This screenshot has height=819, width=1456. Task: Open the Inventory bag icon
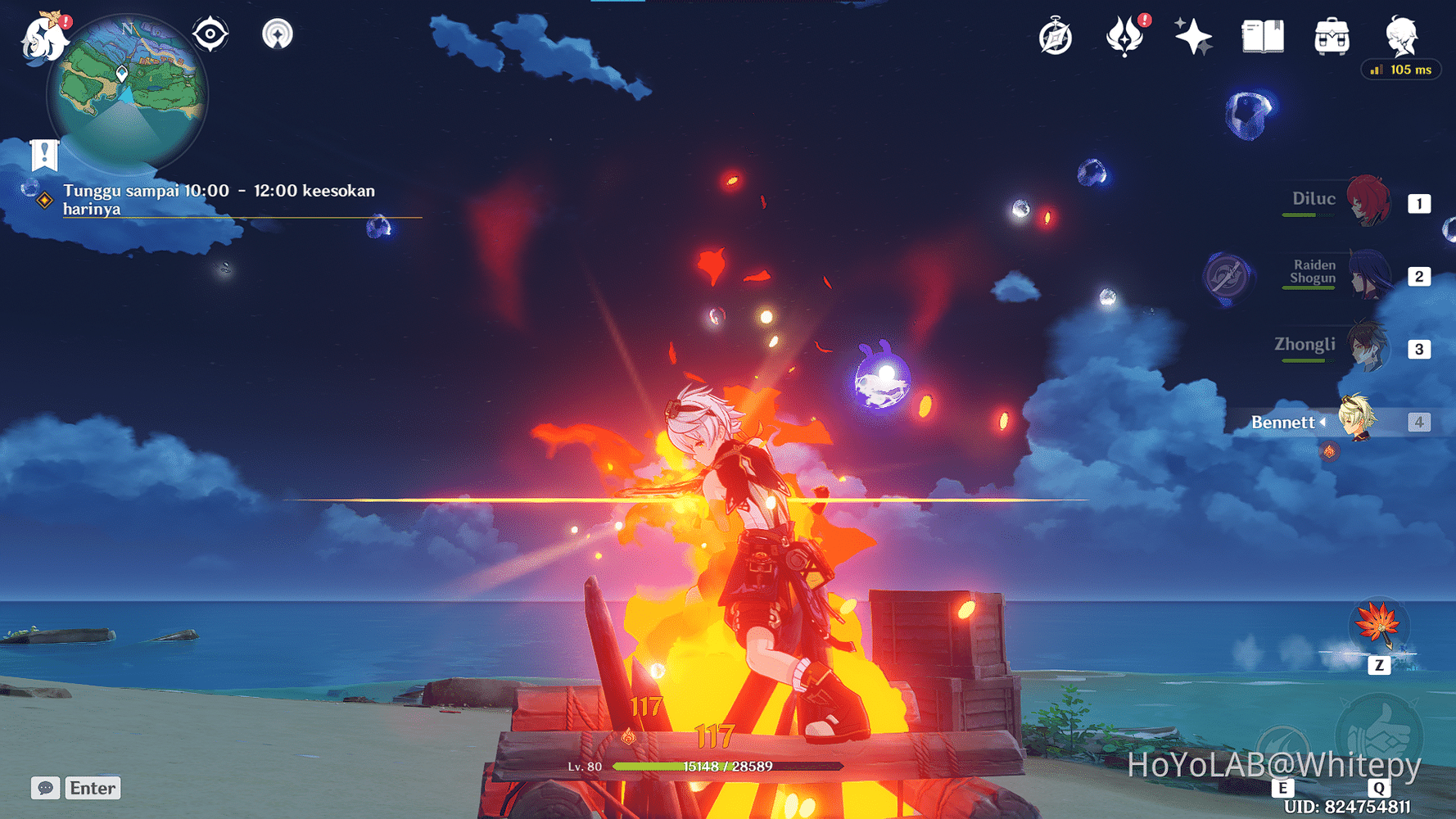coord(1332,36)
